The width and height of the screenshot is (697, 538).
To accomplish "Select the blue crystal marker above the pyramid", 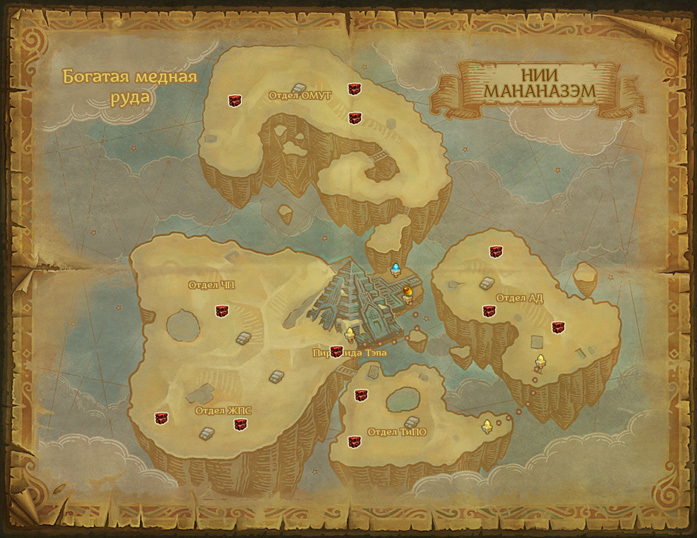I will coord(396,269).
